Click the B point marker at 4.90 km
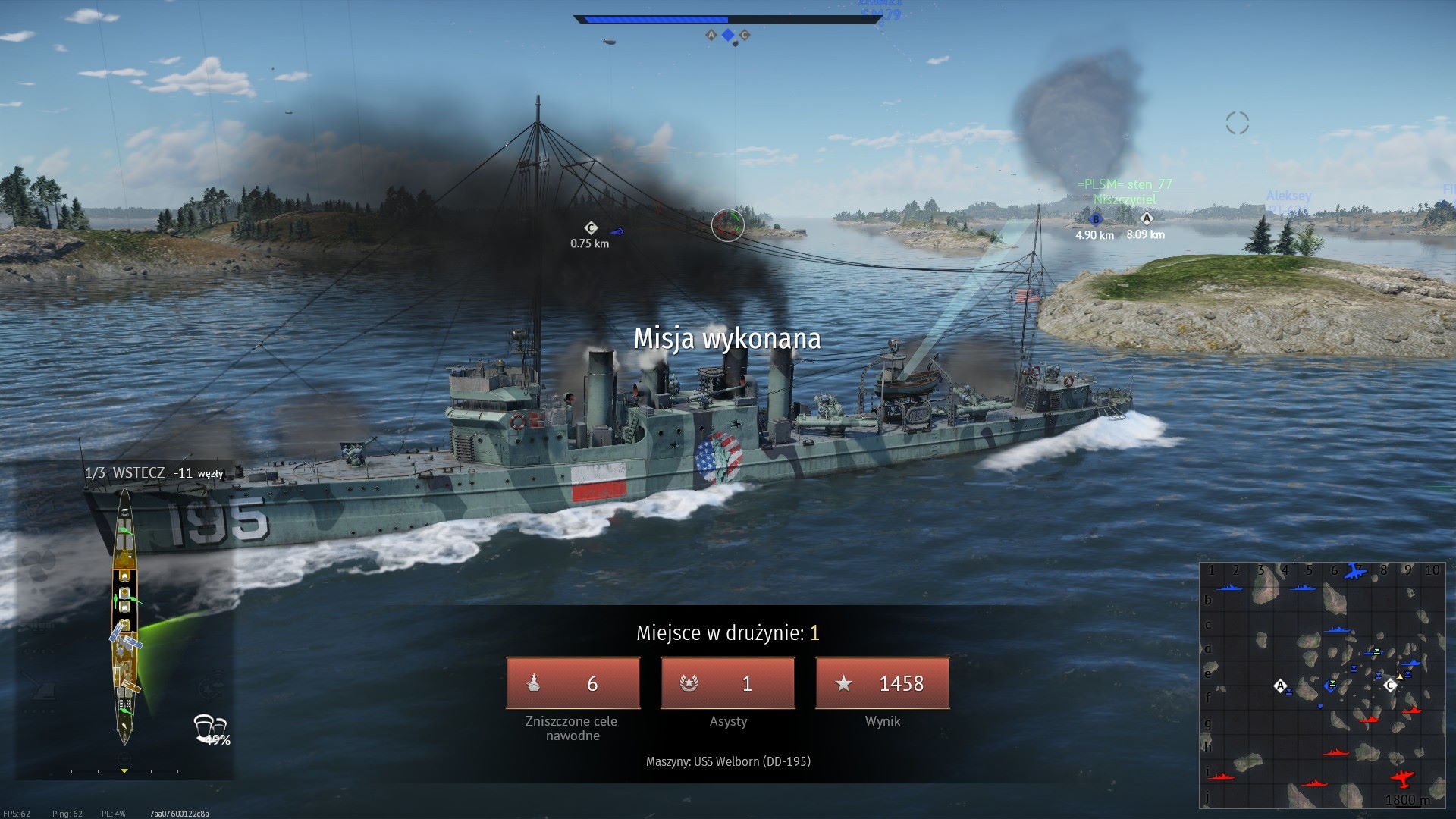 [x=1095, y=219]
